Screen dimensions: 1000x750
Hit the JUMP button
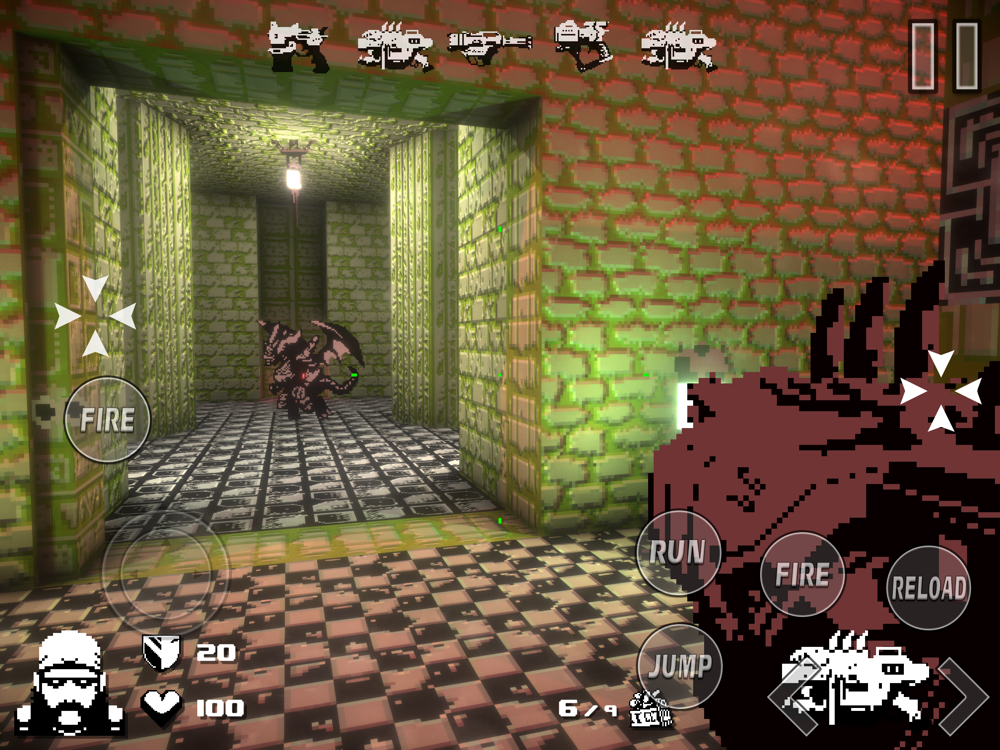(x=680, y=666)
